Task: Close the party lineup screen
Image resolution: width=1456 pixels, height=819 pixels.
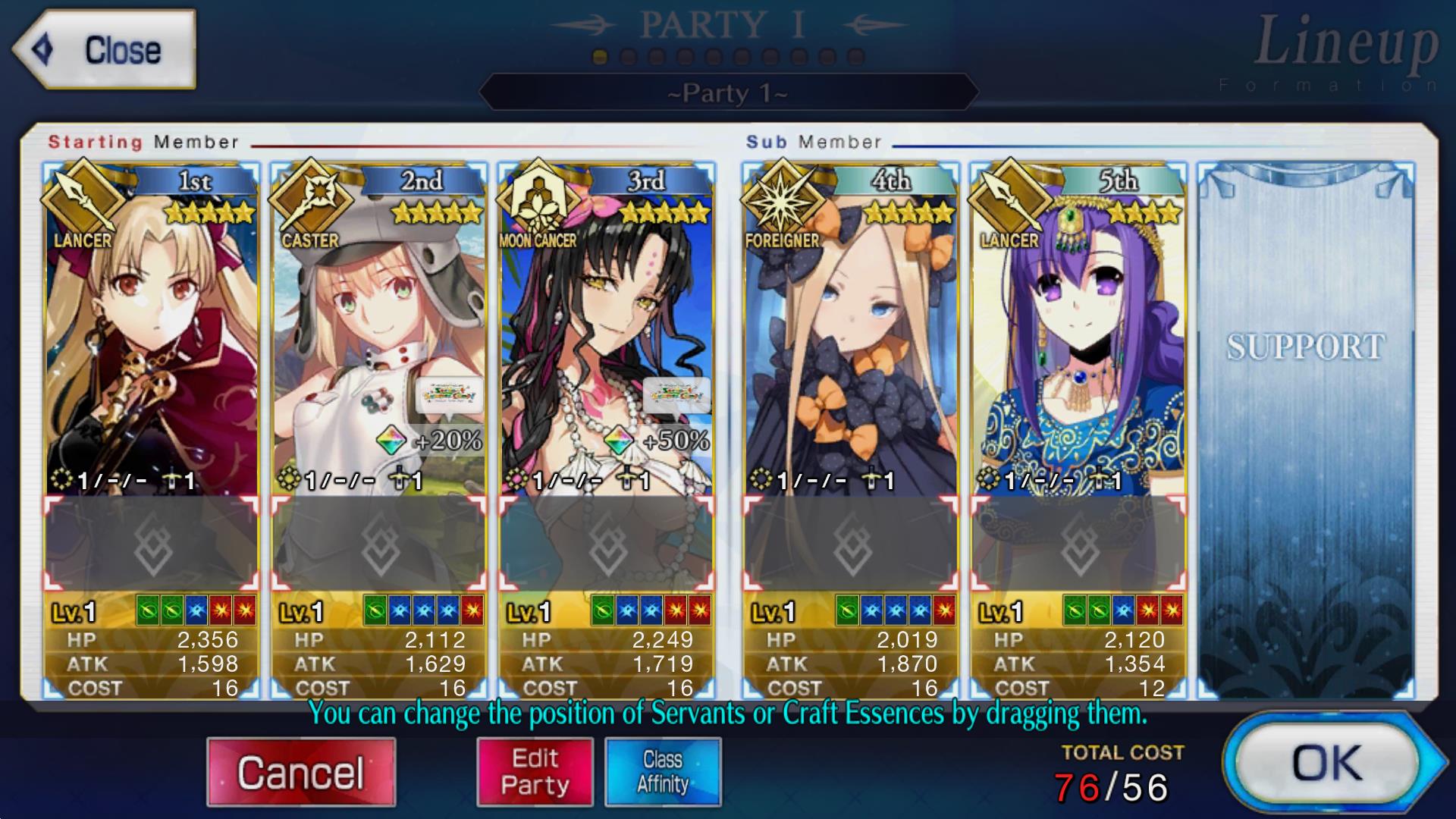Action: [104, 50]
